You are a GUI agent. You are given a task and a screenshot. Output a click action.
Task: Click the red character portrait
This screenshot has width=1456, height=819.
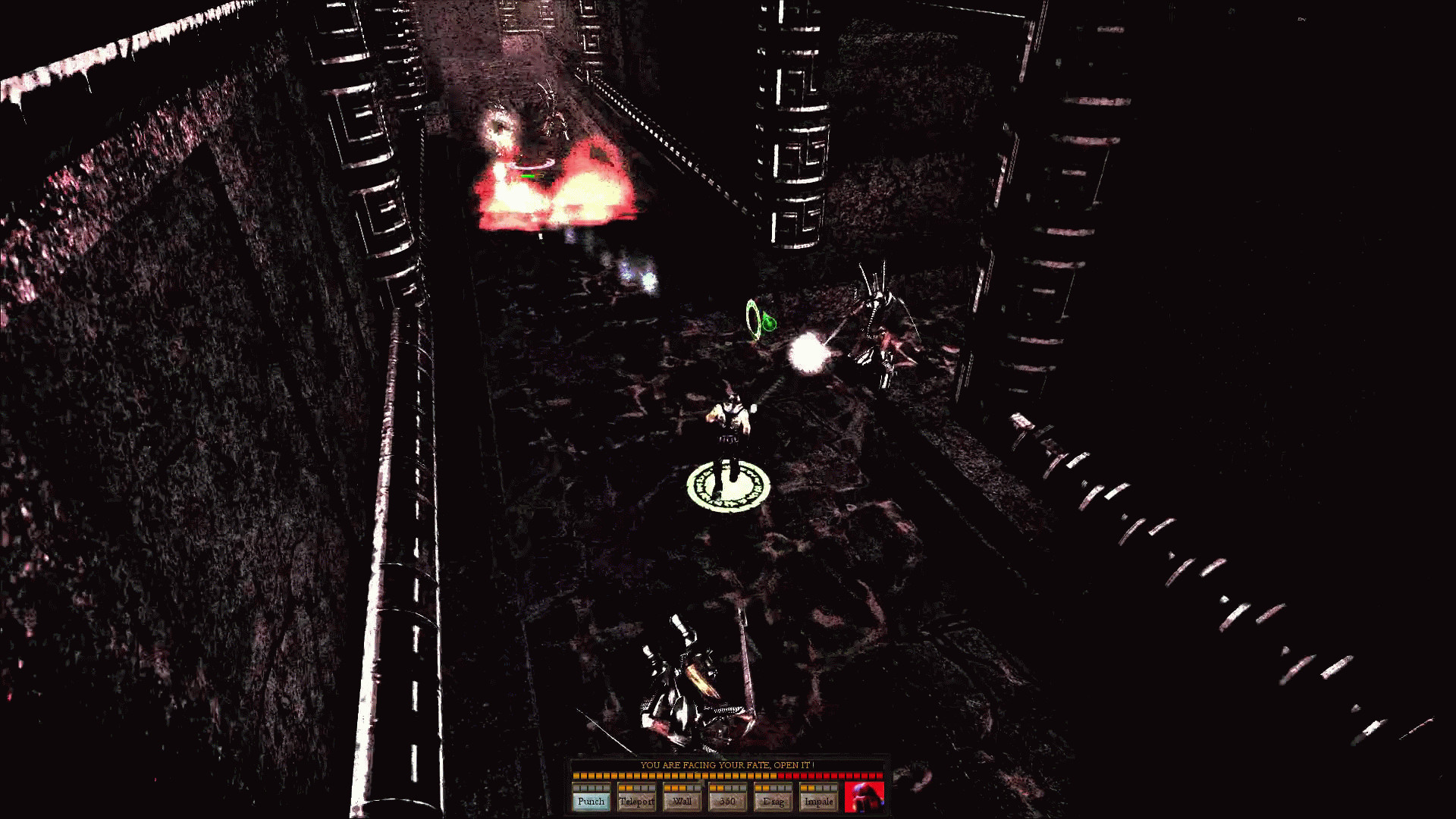[x=864, y=796]
